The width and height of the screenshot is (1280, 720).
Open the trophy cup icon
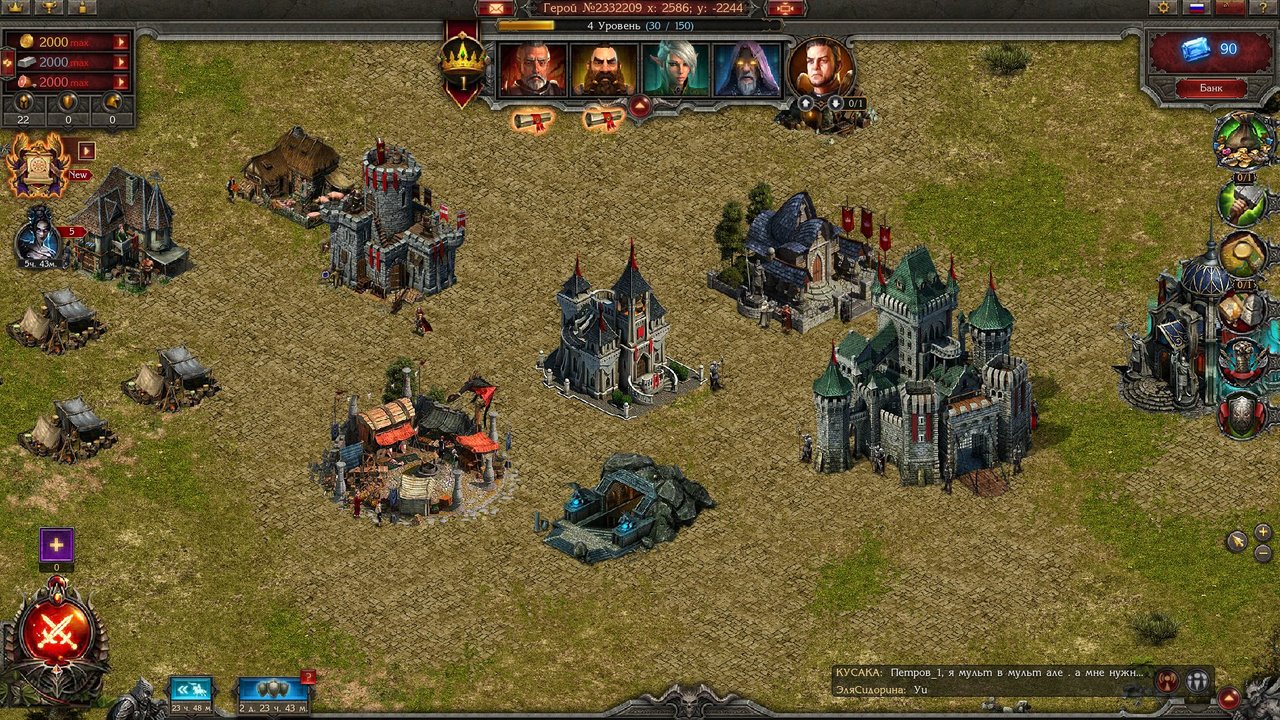pyautogui.click(x=47, y=7)
